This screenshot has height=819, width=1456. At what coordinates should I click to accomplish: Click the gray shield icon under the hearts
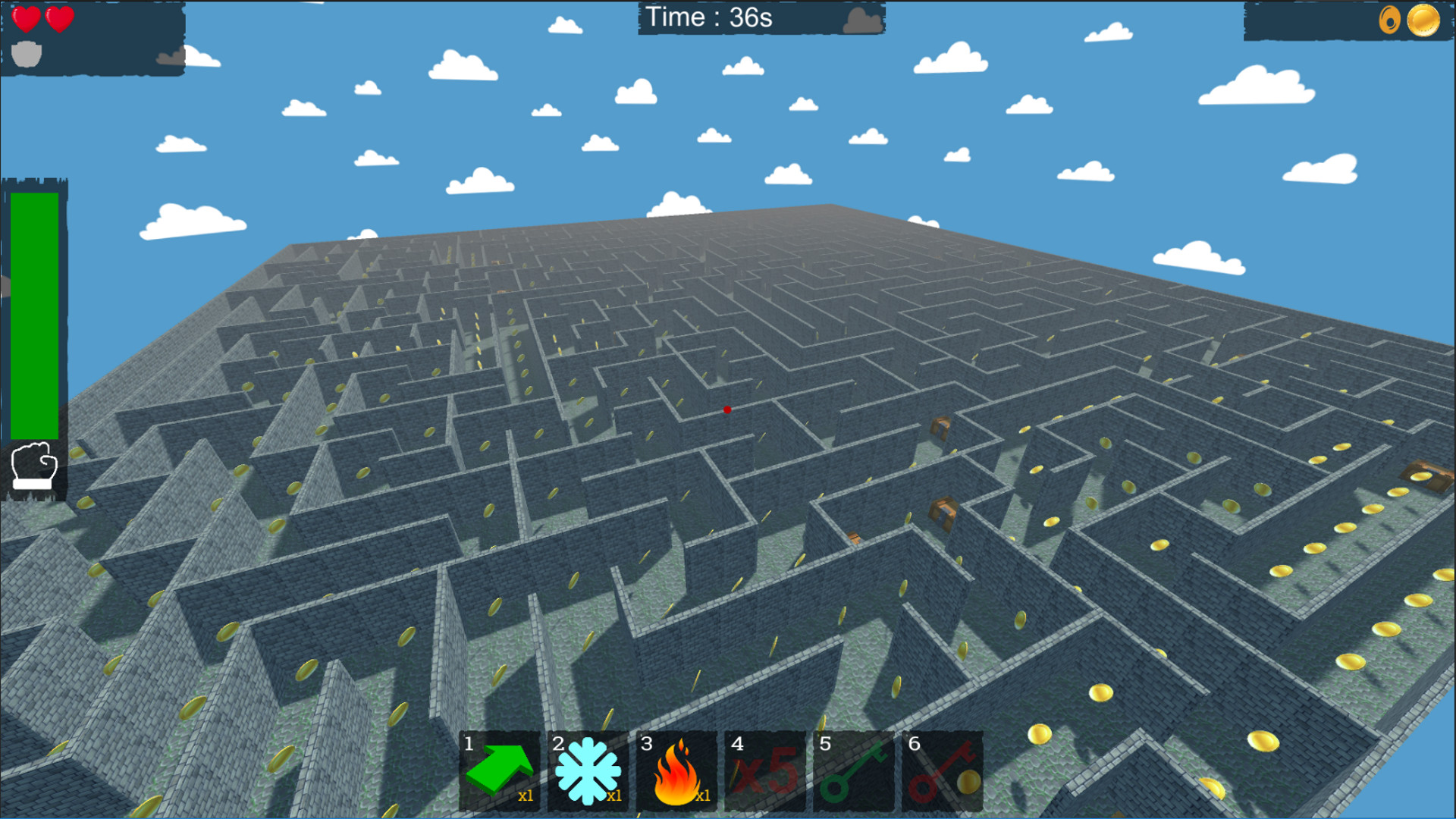(26, 52)
